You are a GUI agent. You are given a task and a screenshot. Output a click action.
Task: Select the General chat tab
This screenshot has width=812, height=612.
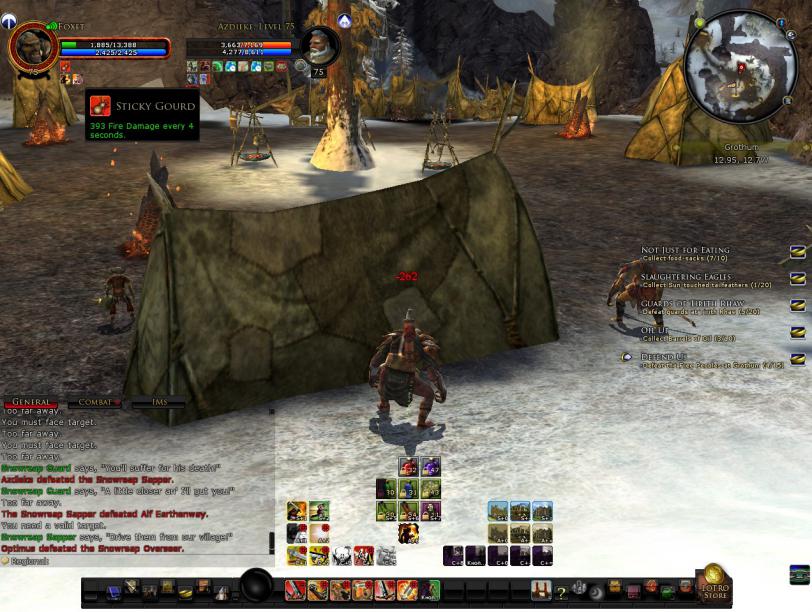coord(31,402)
